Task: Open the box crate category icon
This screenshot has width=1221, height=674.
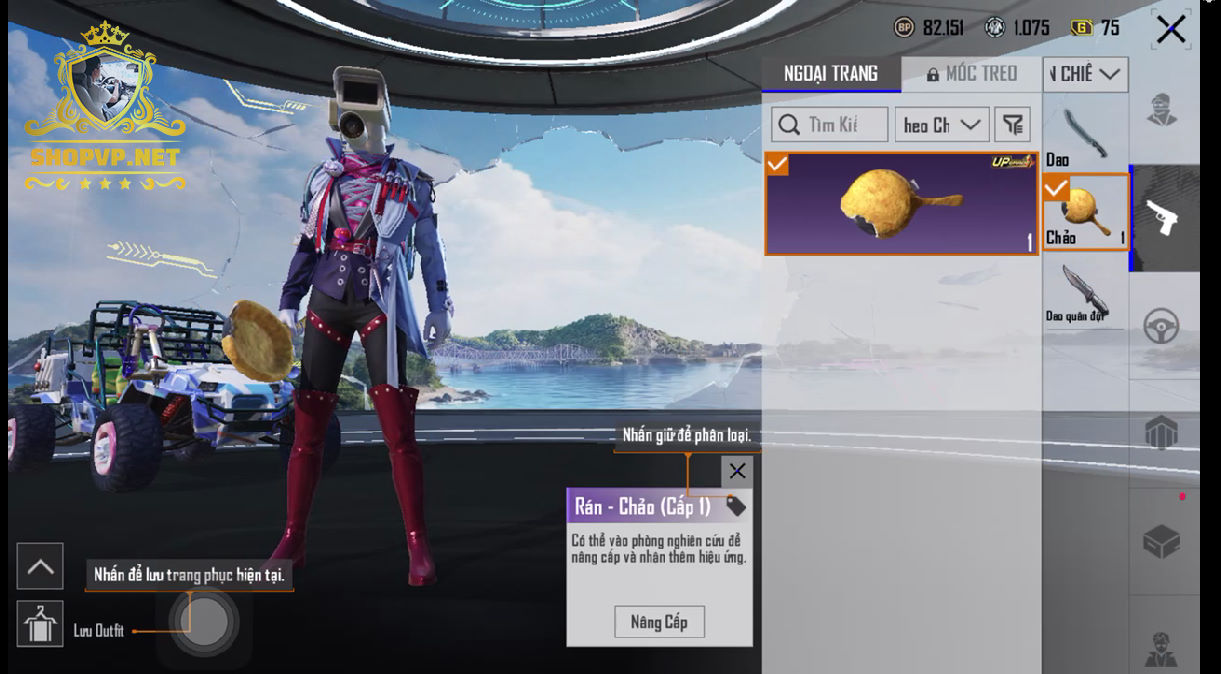Action: (x=1162, y=542)
